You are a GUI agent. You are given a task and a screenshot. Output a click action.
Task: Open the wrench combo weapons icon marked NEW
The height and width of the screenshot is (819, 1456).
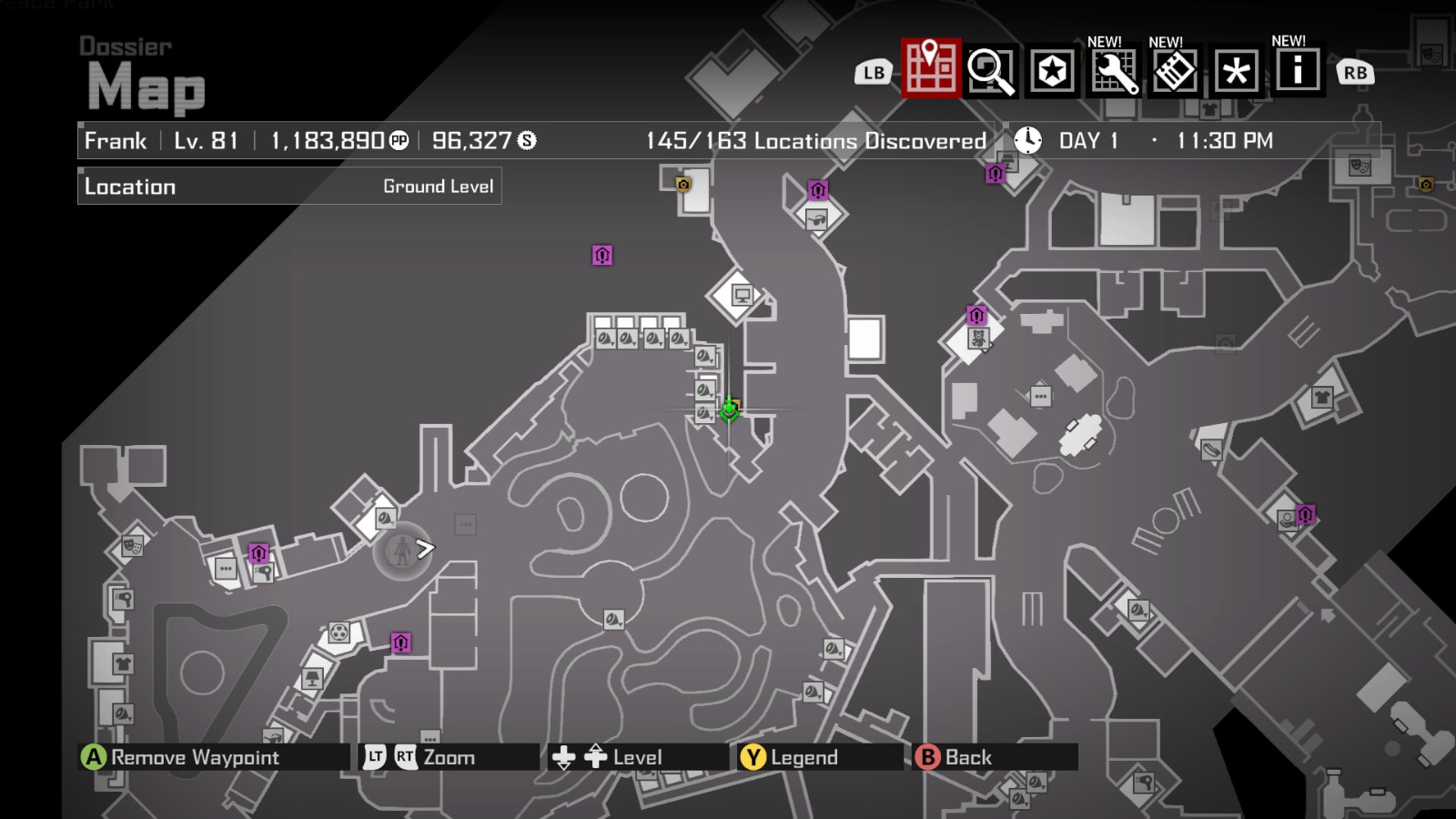pos(1116,70)
